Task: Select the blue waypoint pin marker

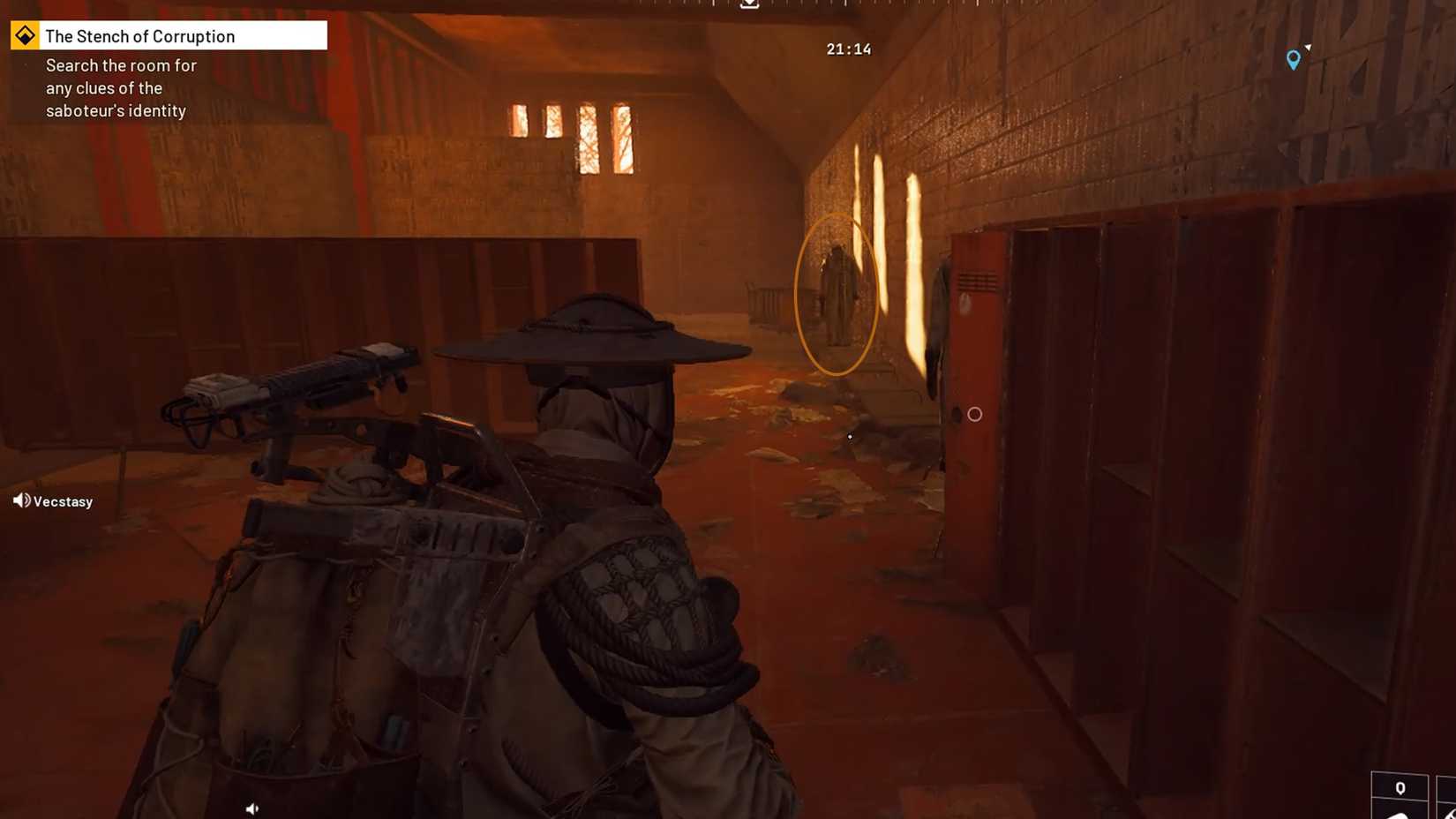Action: pos(1294,60)
